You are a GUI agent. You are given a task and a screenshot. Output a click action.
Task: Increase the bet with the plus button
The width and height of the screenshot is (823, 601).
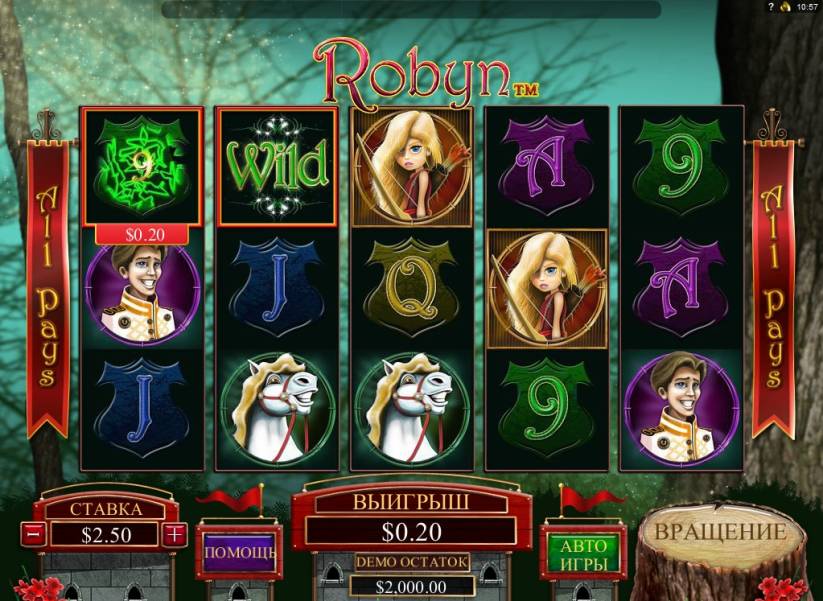click(175, 534)
